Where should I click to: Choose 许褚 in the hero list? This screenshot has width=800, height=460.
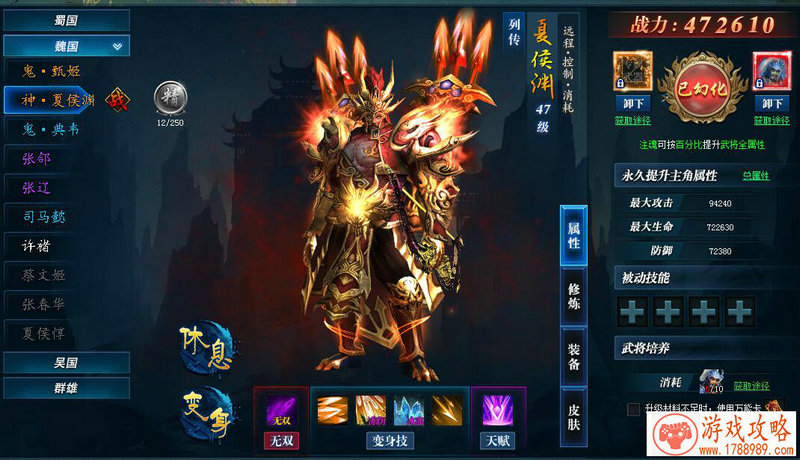pos(38,245)
